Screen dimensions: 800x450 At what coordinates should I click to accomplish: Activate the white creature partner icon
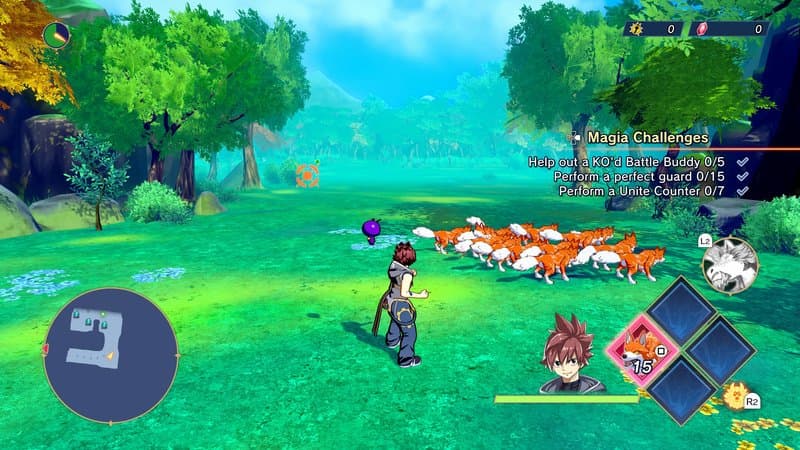(x=729, y=264)
